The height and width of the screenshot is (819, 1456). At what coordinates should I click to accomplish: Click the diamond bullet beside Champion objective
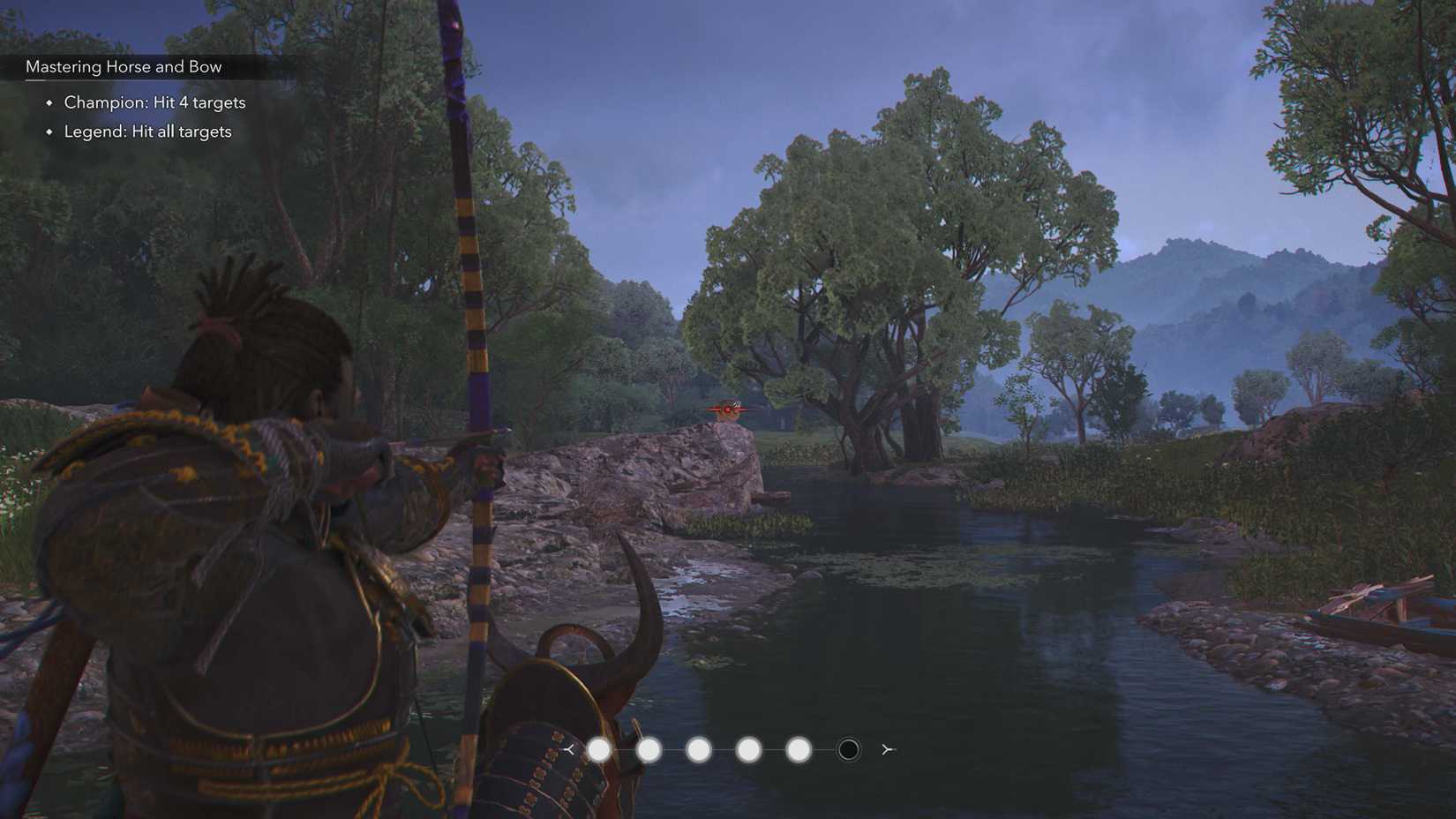pos(49,102)
